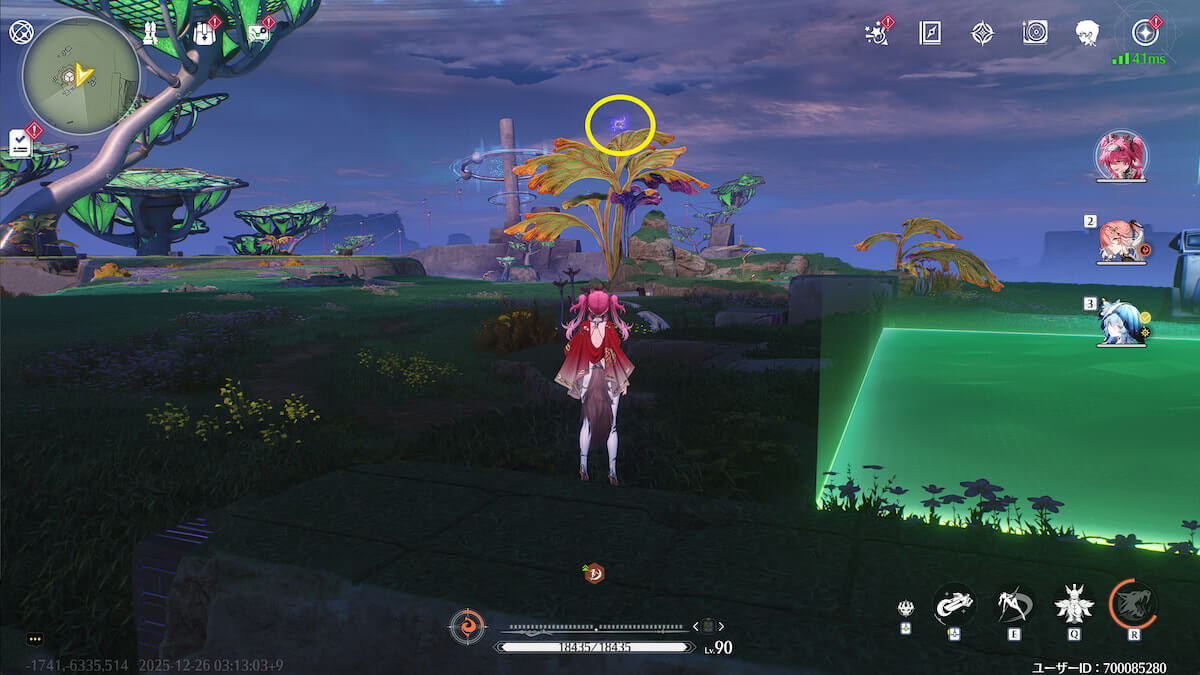The height and width of the screenshot is (675, 1200).
Task: Trigger the dancer slash Resonance Skill
Action: 1015,604
